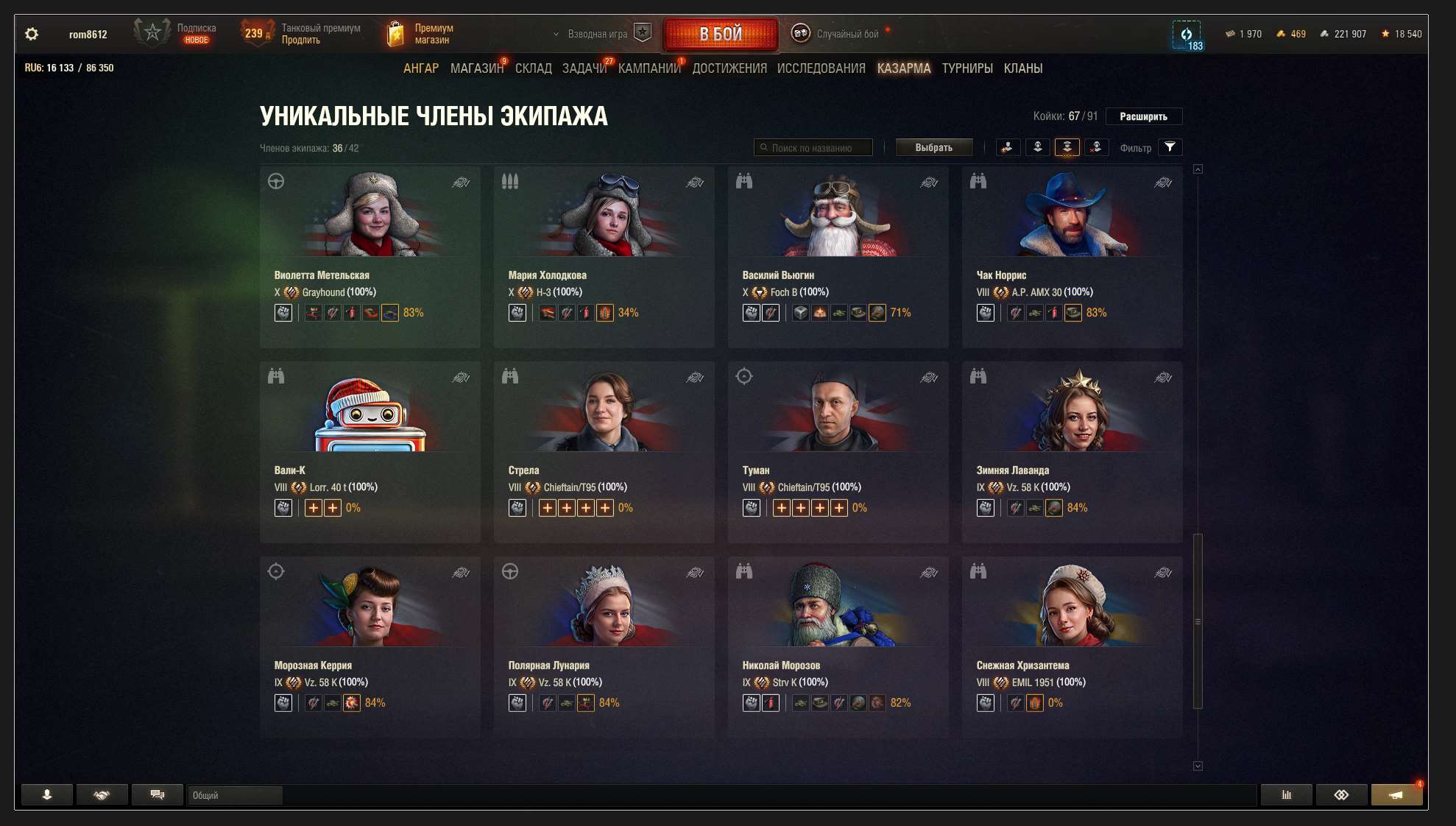The width and height of the screenshot is (1456, 826).
Task: Open the КЛАНЫ section
Action: (x=1022, y=68)
